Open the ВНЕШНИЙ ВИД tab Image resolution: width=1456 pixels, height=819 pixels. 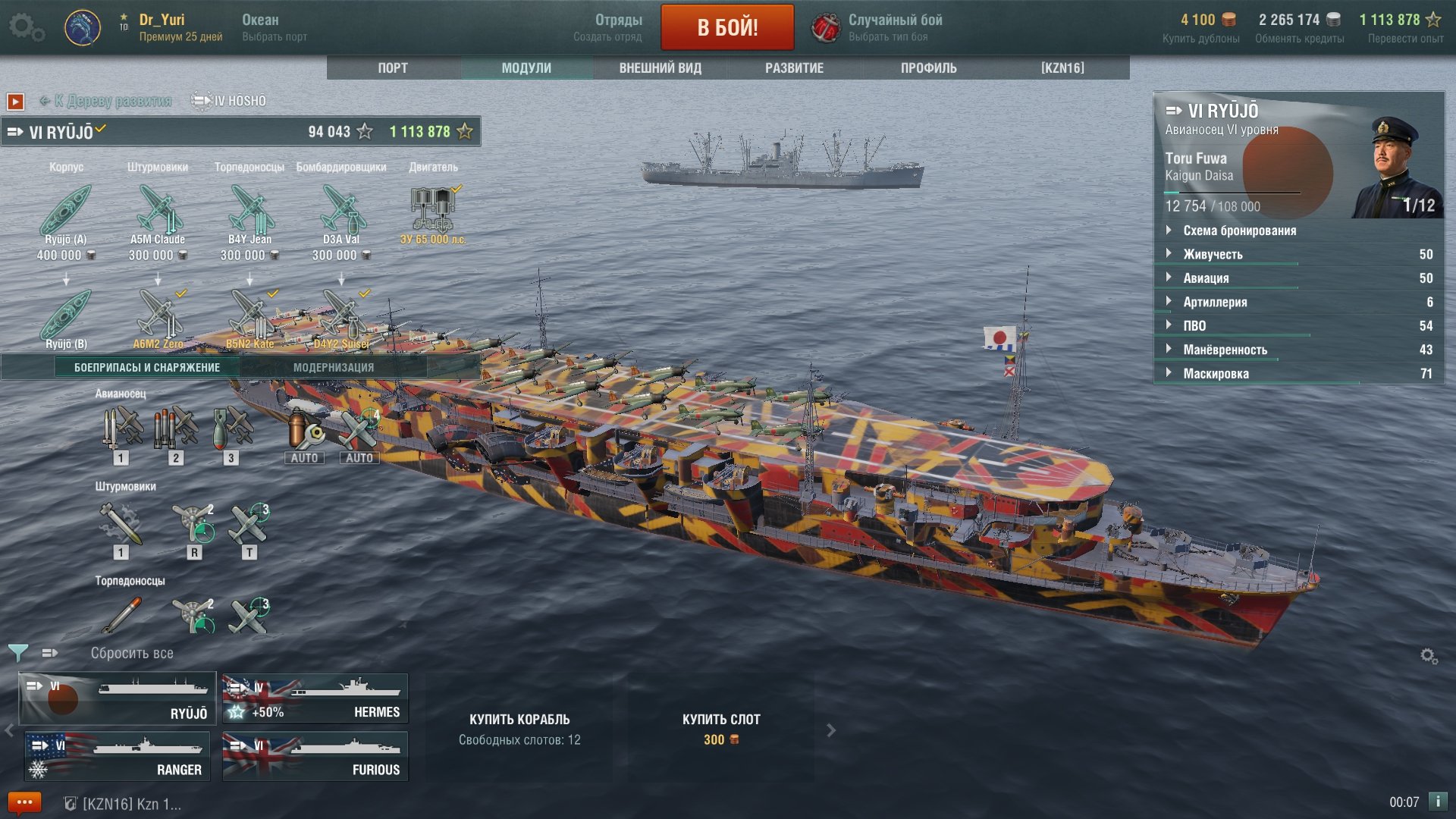[660, 68]
